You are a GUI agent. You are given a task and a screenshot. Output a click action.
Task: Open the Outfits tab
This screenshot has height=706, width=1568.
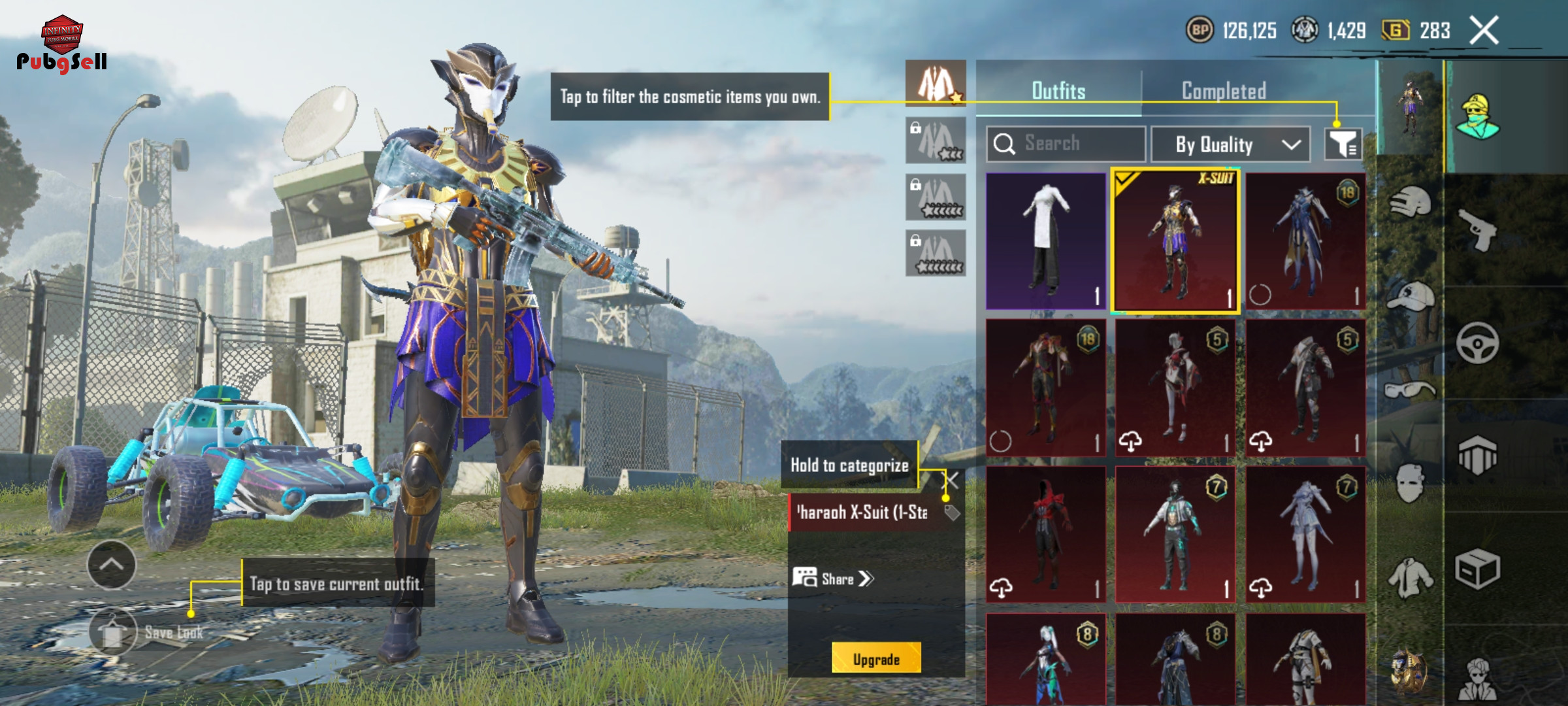click(1058, 91)
